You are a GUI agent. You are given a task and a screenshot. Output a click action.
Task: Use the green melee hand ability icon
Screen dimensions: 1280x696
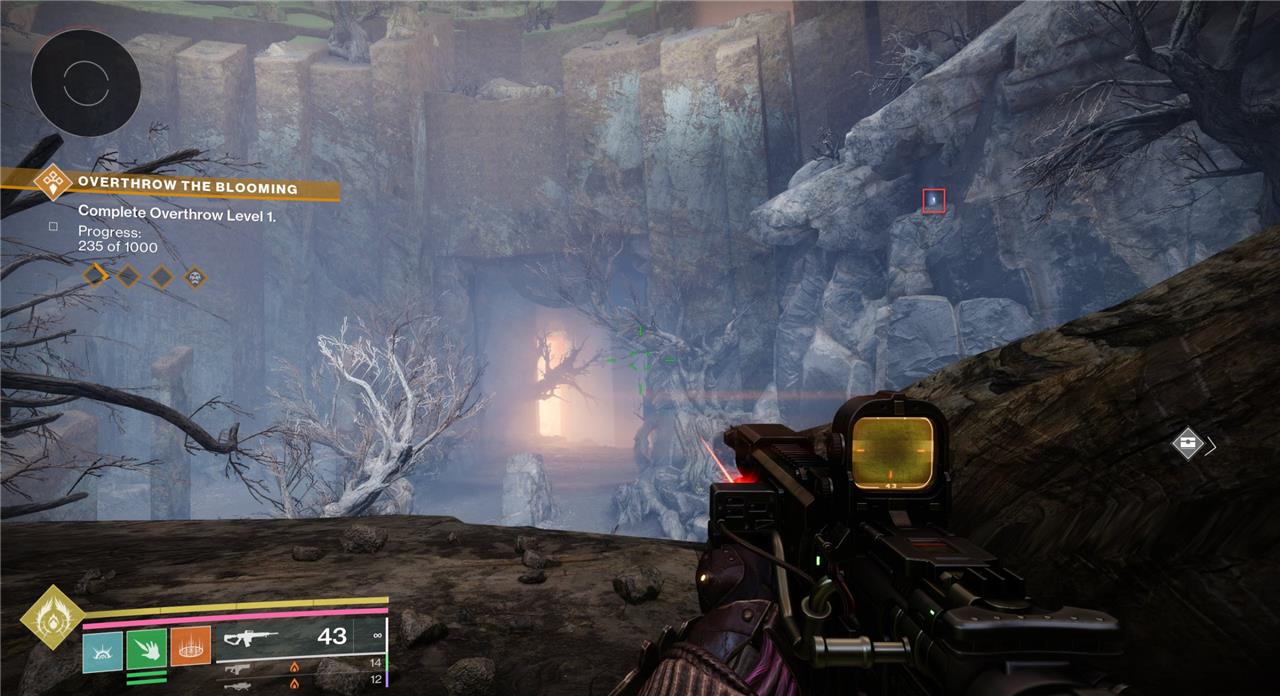point(146,647)
